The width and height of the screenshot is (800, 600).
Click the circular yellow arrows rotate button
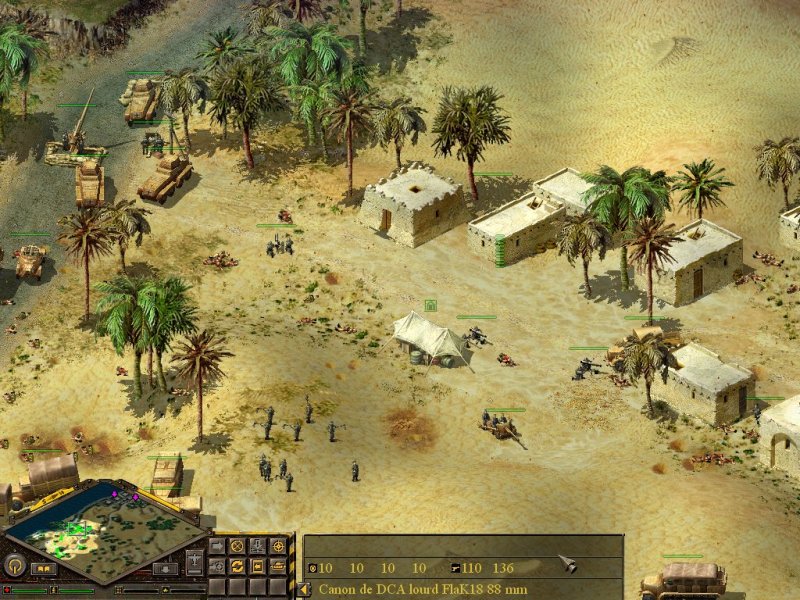coord(237,566)
